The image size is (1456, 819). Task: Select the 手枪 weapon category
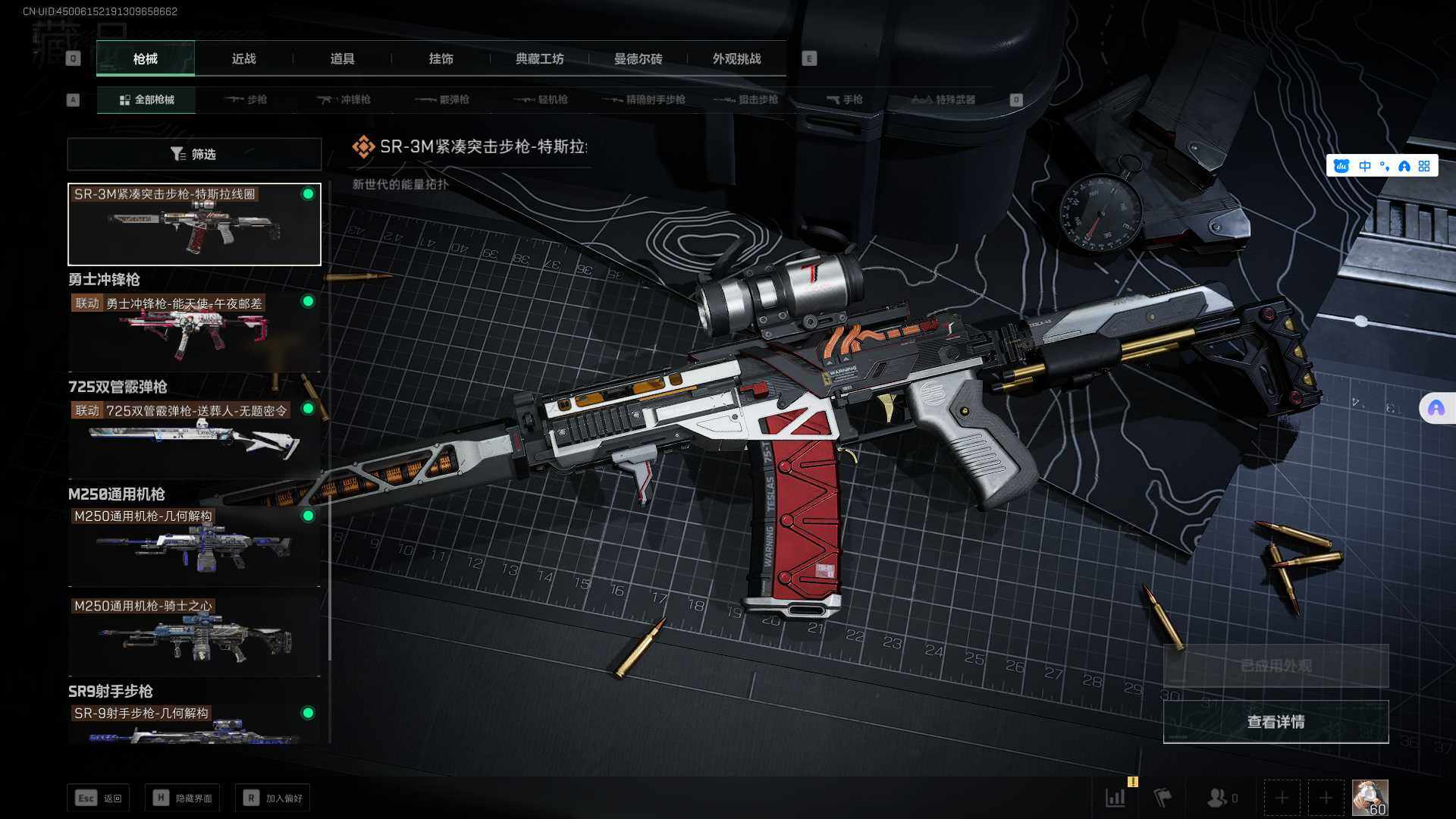tap(844, 99)
